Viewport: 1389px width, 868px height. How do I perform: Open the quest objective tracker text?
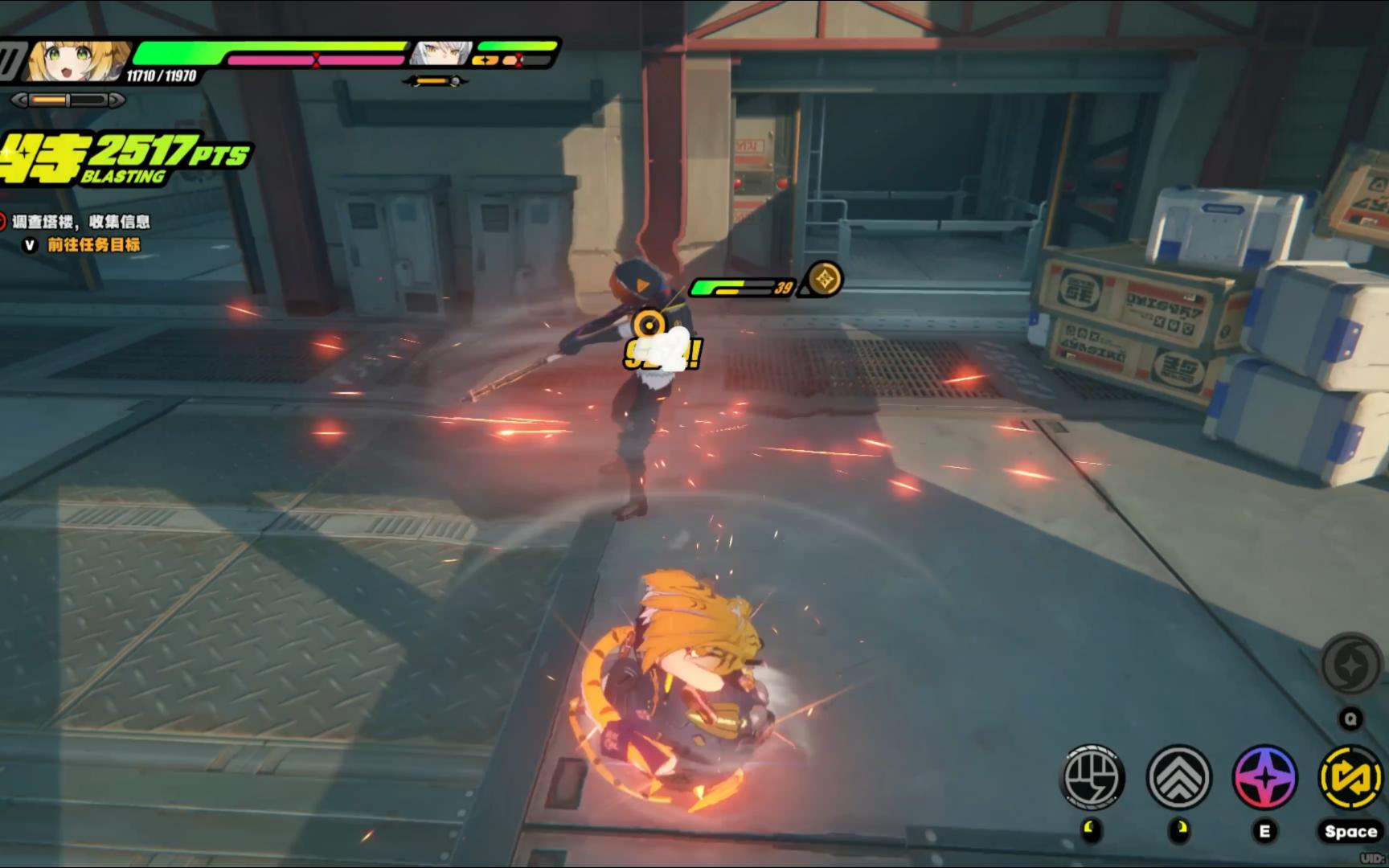point(81,222)
